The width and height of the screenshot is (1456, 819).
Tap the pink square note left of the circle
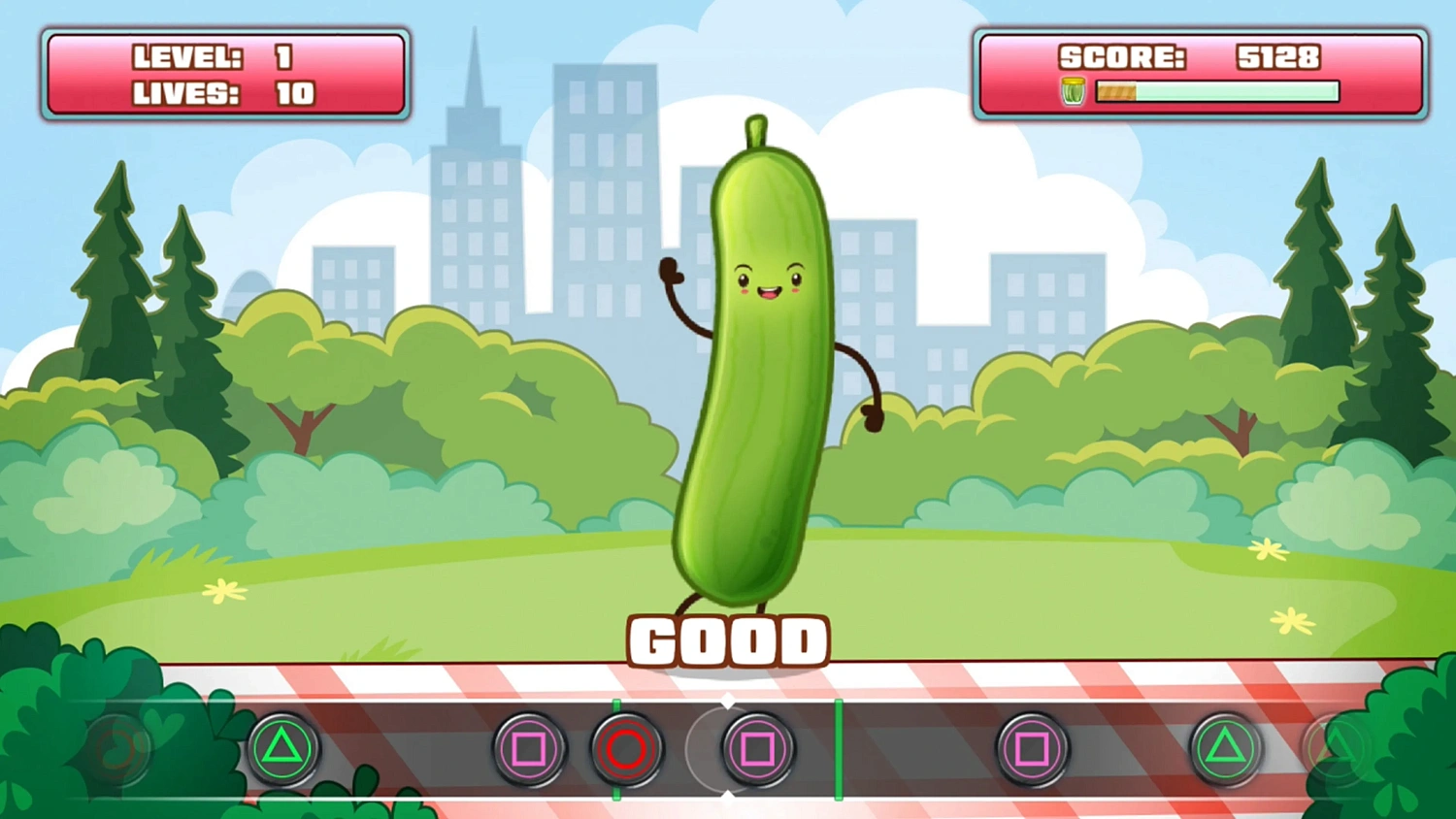(529, 749)
